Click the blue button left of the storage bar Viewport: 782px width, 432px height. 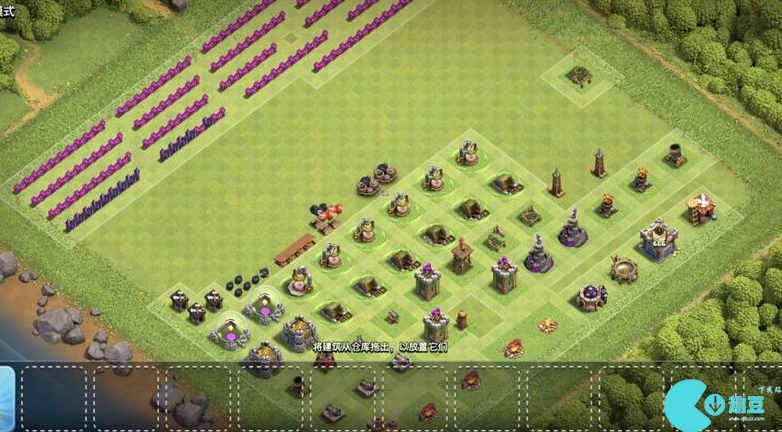[6, 396]
